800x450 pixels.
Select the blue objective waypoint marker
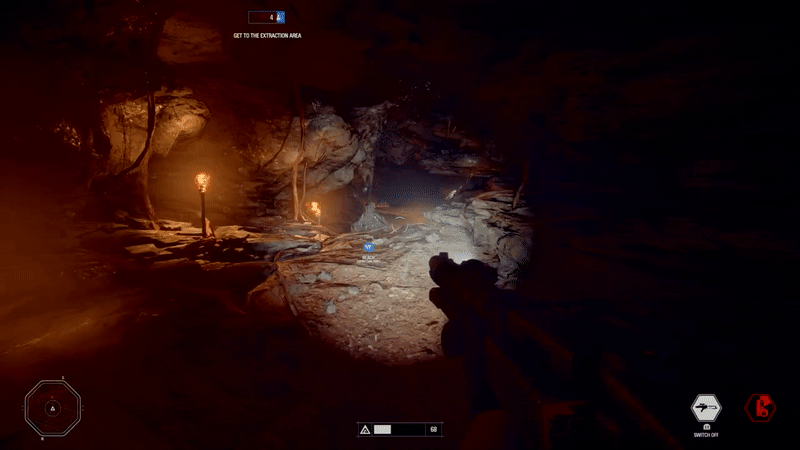coord(368,243)
